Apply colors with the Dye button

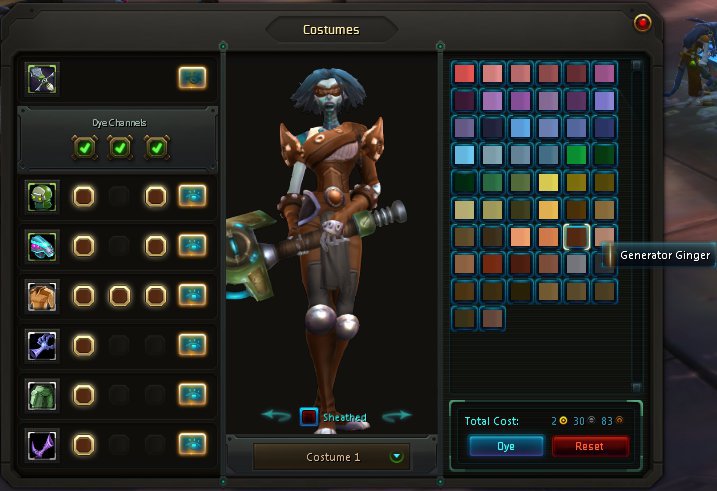tap(506, 446)
